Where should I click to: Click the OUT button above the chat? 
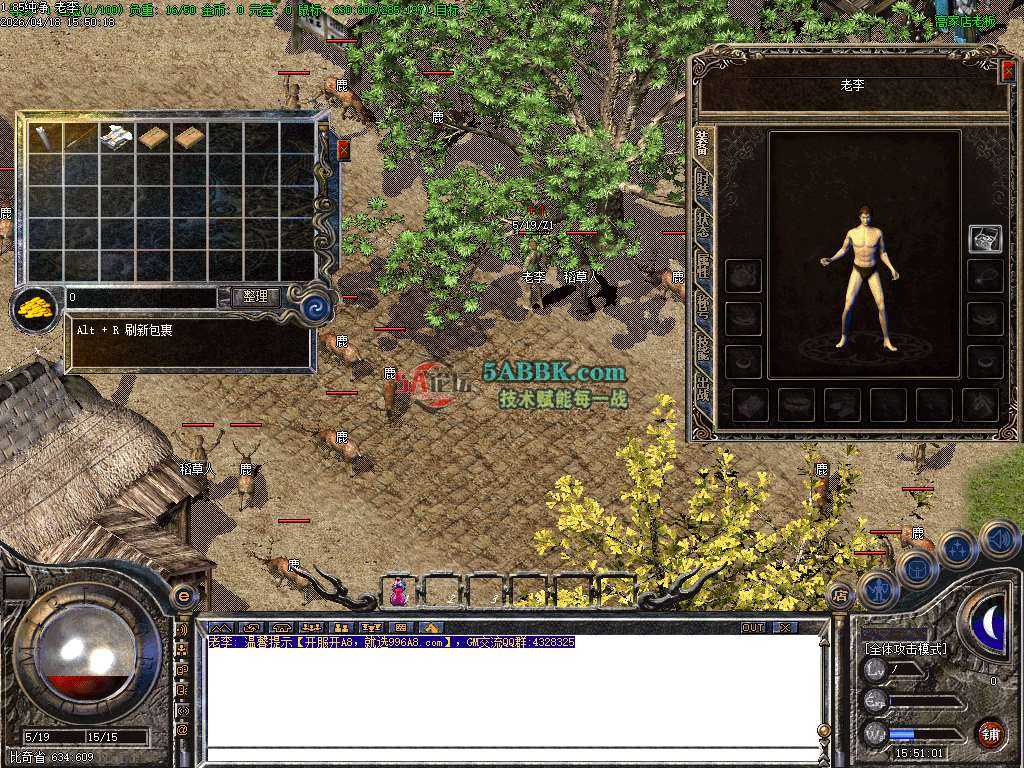click(753, 627)
